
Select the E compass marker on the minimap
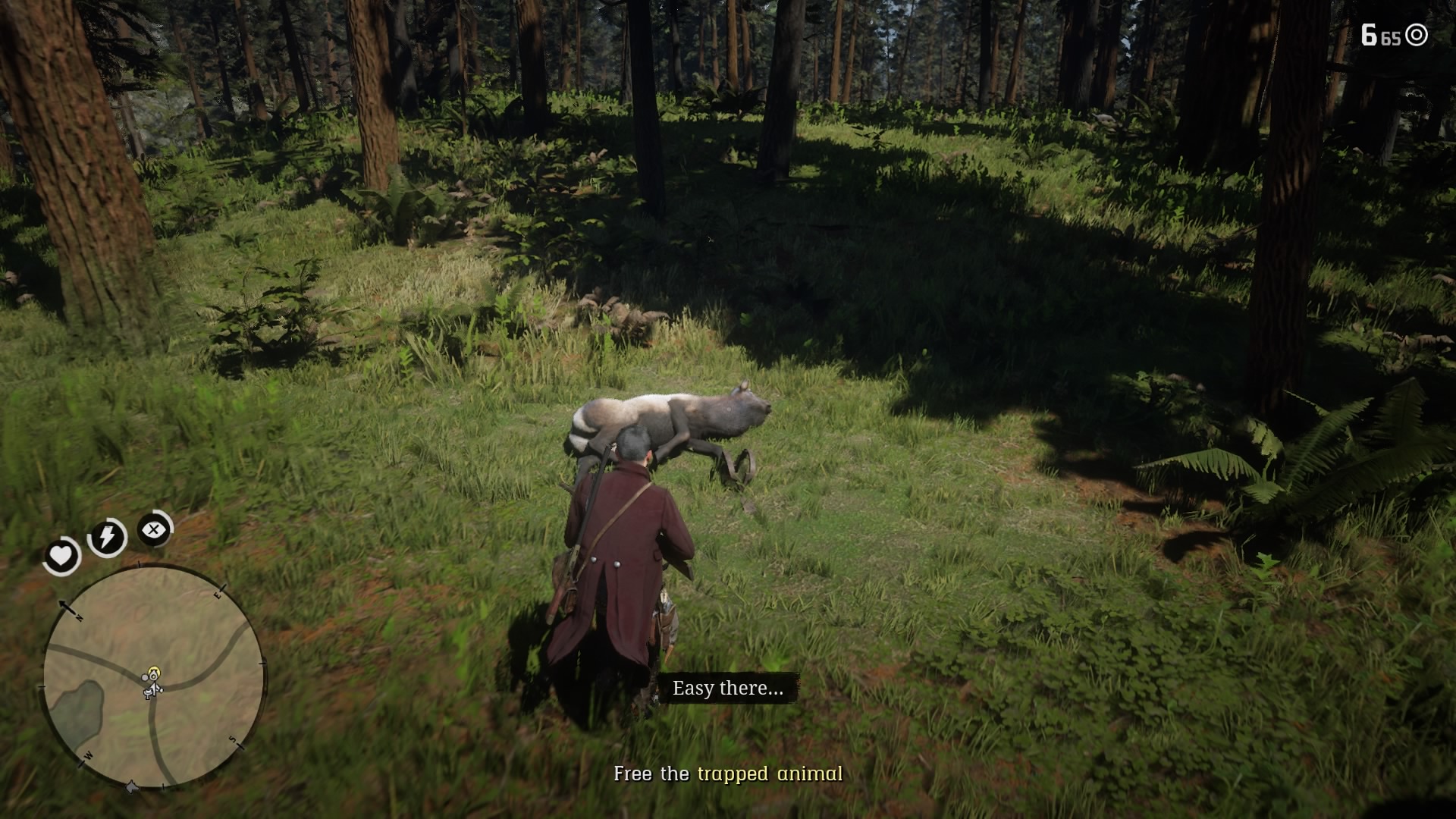pyautogui.click(x=218, y=595)
